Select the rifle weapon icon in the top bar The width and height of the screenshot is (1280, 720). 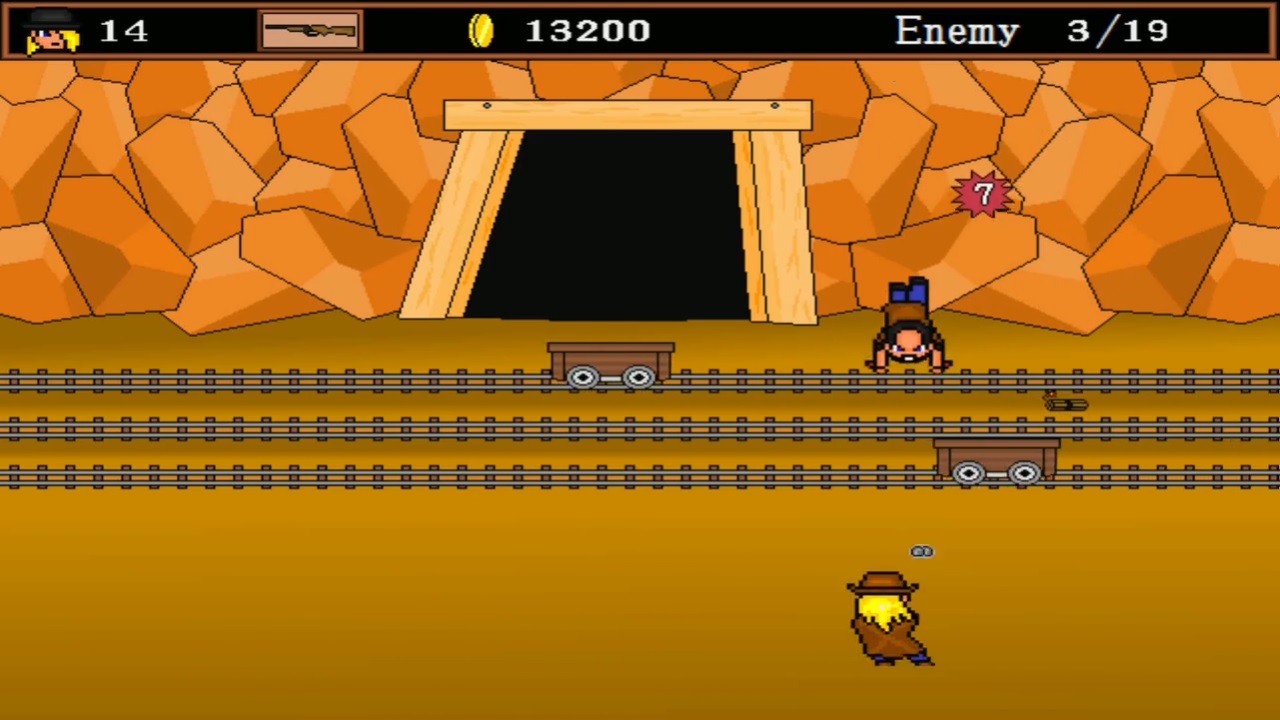[310, 30]
